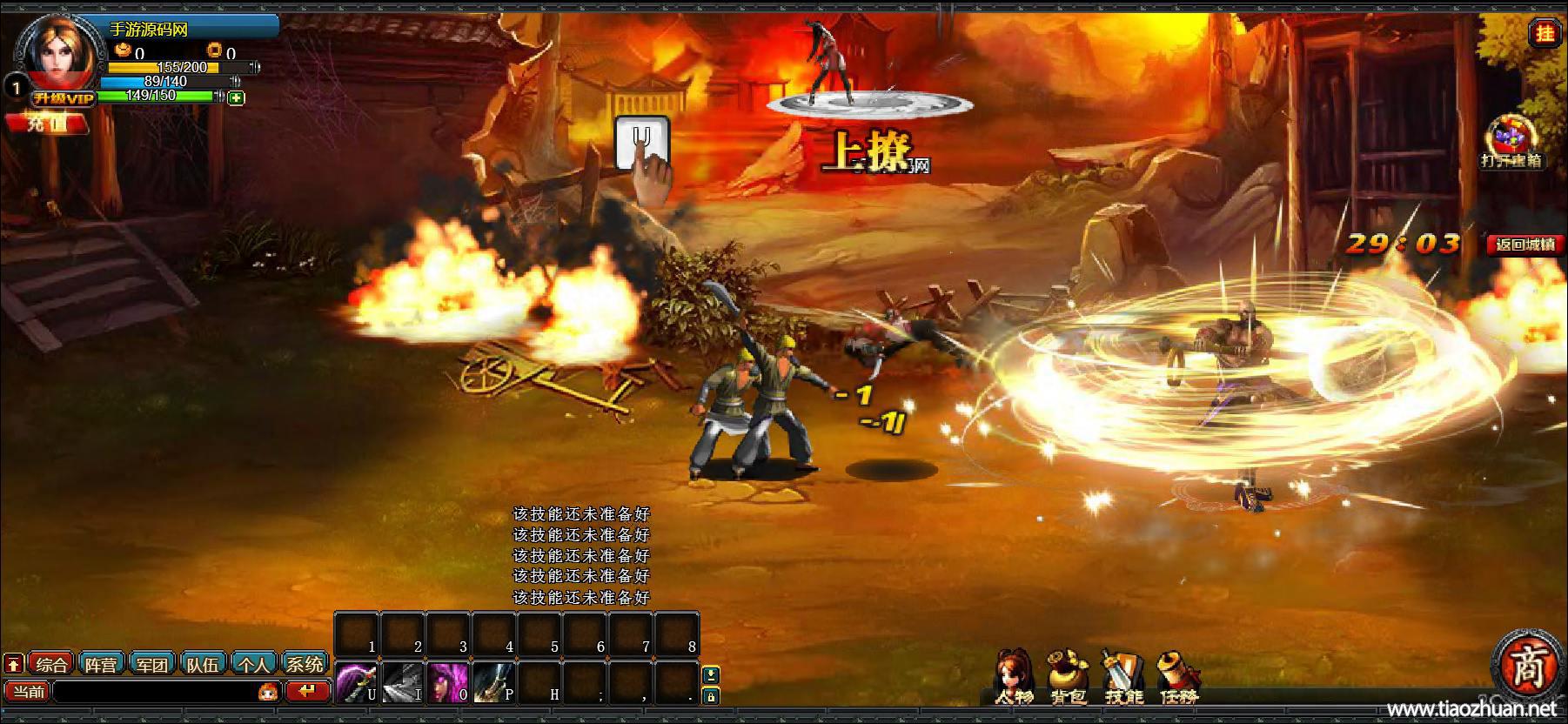Open the 背包 backpack

point(1067,676)
